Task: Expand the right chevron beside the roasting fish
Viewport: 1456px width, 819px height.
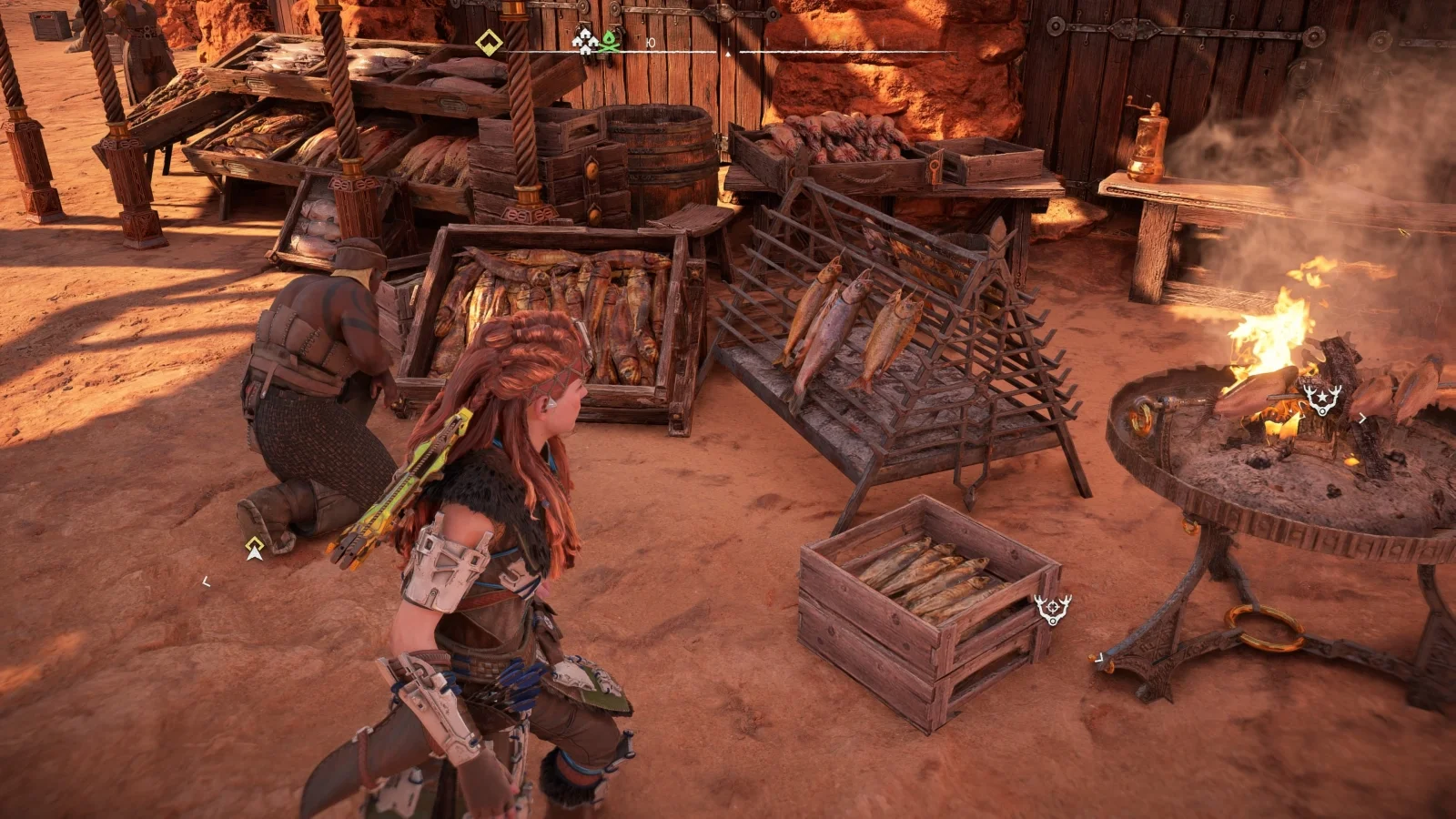Action: tap(1363, 418)
